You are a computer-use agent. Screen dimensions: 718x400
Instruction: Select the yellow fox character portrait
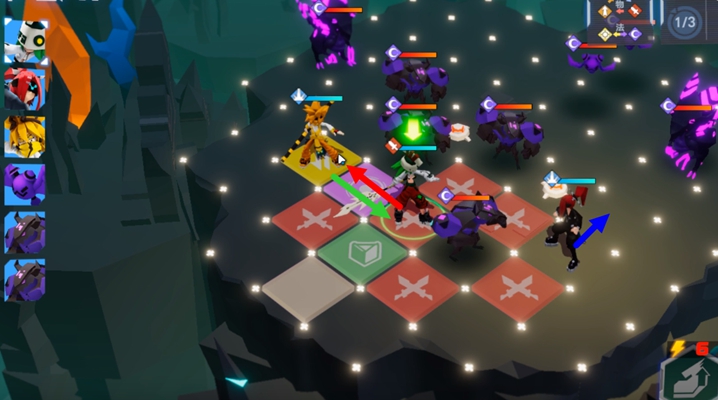(x=25, y=136)
